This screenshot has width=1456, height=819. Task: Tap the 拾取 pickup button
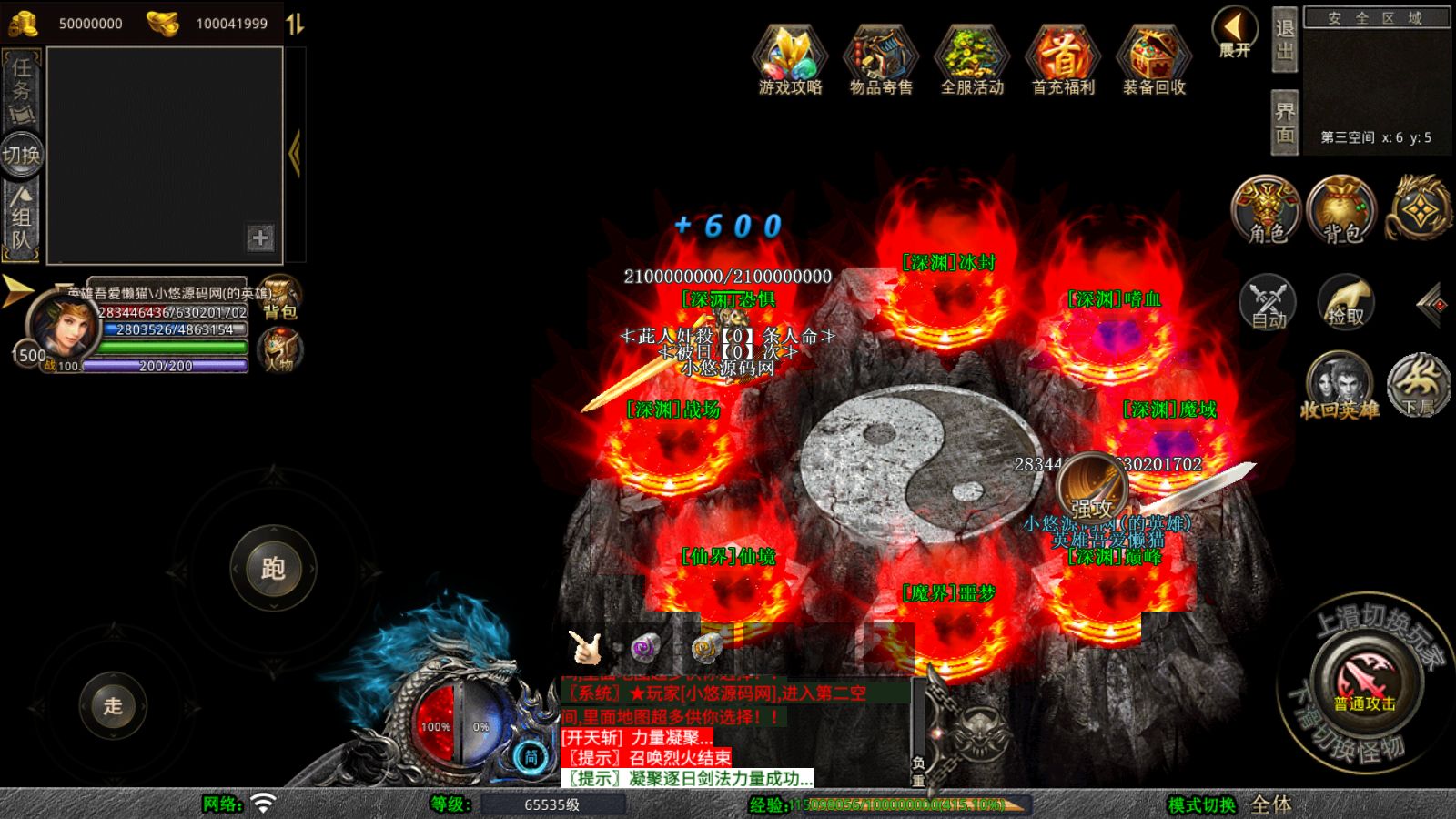pos(1345,302)
